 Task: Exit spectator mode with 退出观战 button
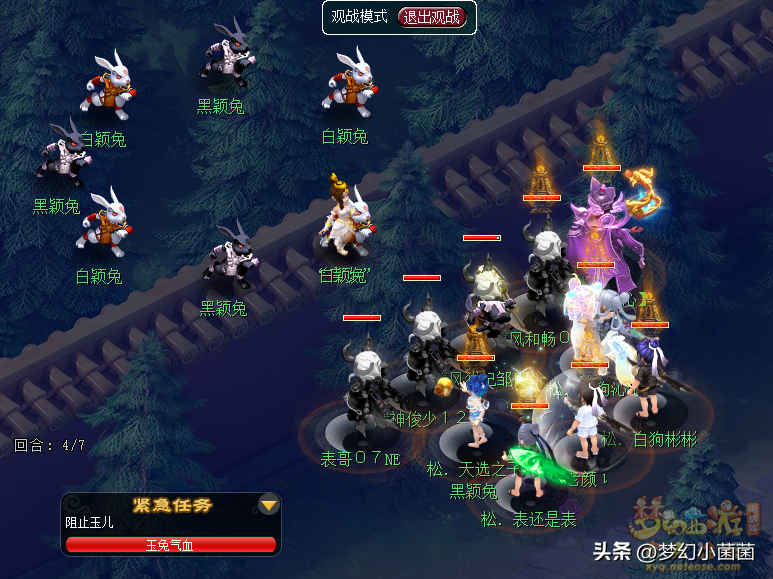(432, 17)
